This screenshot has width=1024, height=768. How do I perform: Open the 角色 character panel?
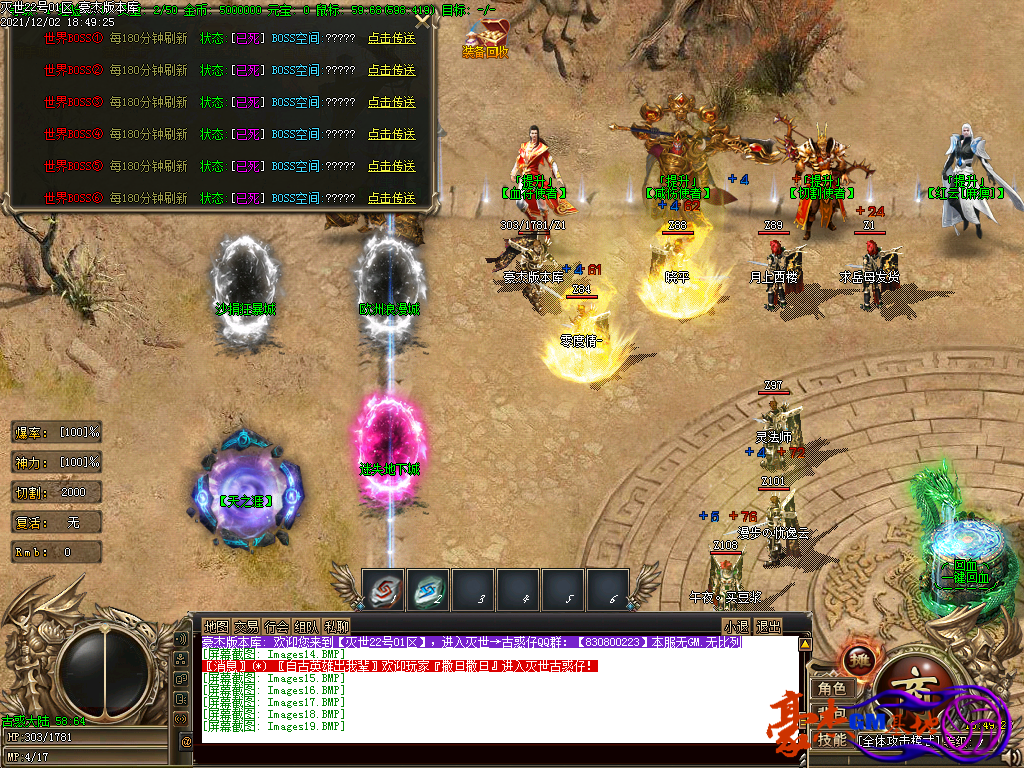coord(832,688)
